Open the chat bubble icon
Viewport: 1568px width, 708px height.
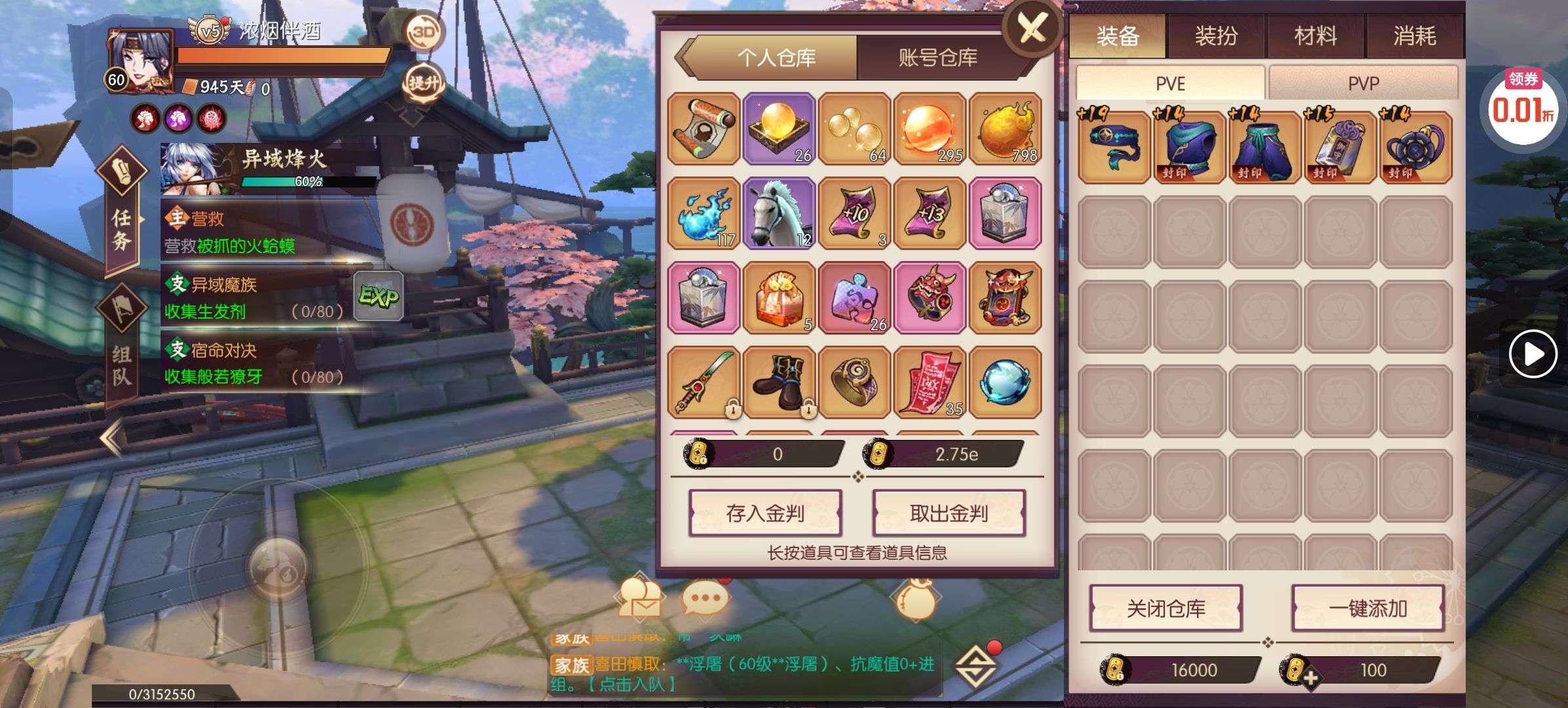pyautogui.click(x=705, y=598)
